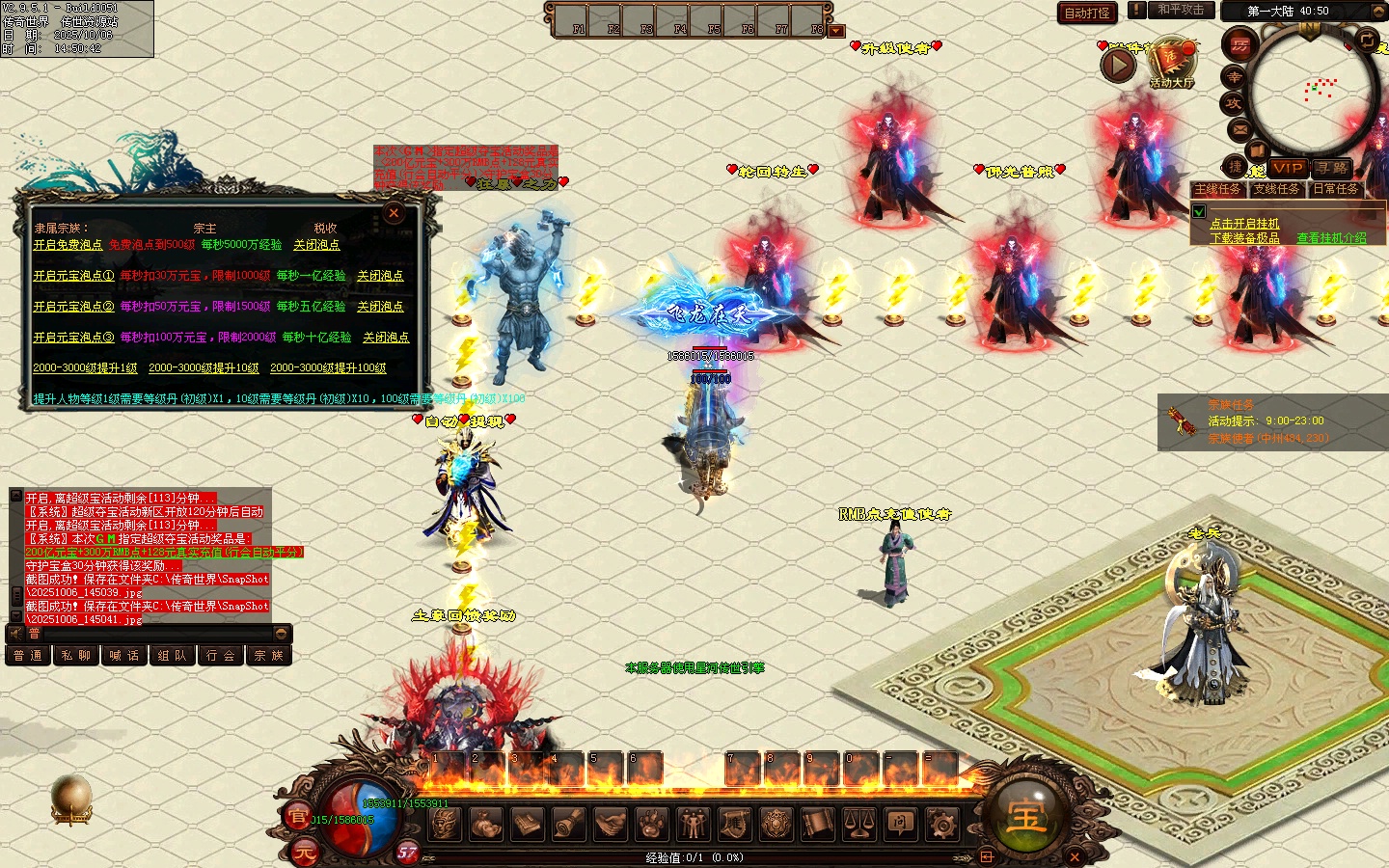
Task: Activate the 寻路 pathfinding button
Action: [1332, 168]
